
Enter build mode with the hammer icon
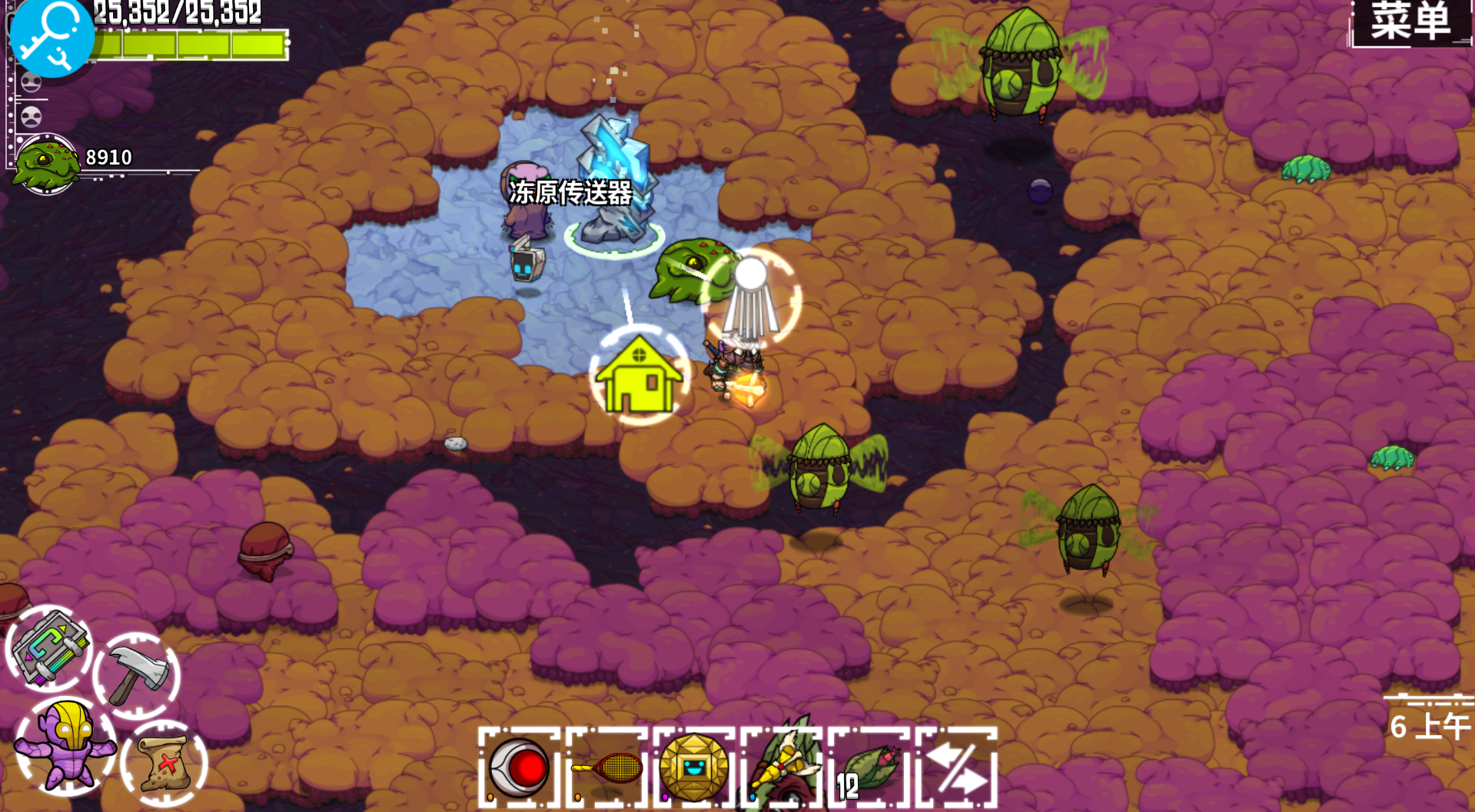pyautogui.click(x=137, y=676)
